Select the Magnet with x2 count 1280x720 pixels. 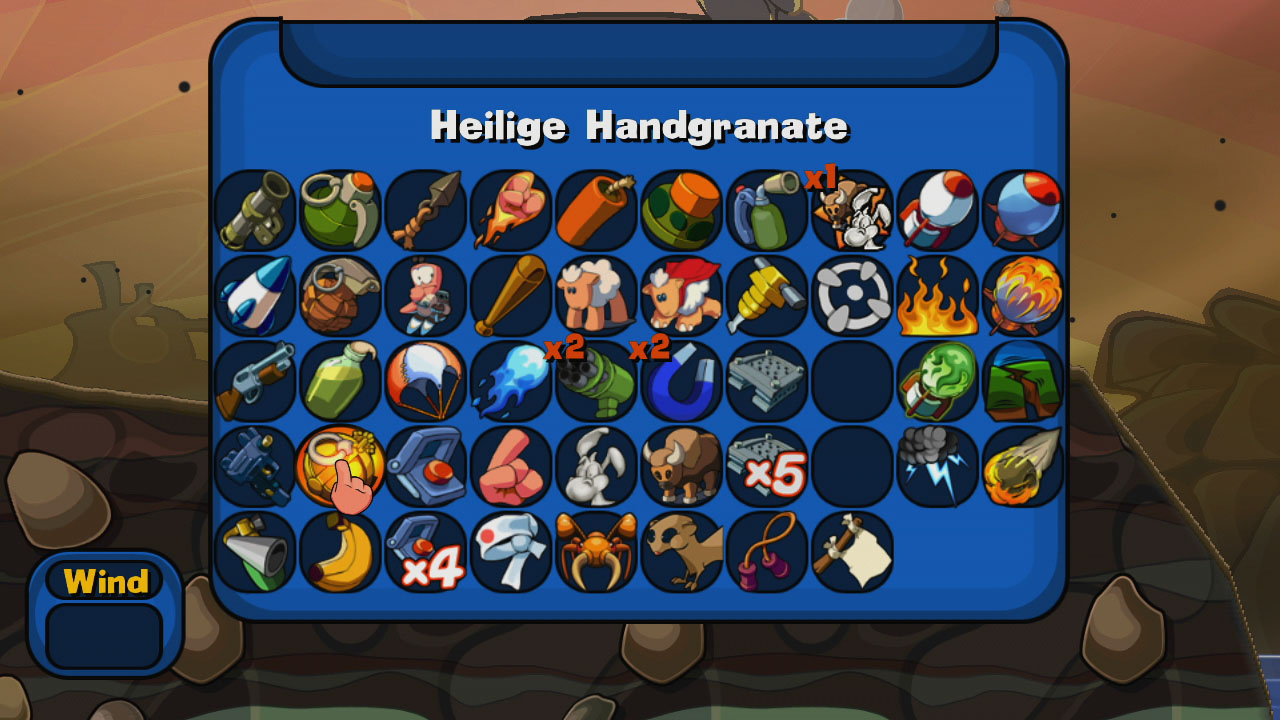681,380
